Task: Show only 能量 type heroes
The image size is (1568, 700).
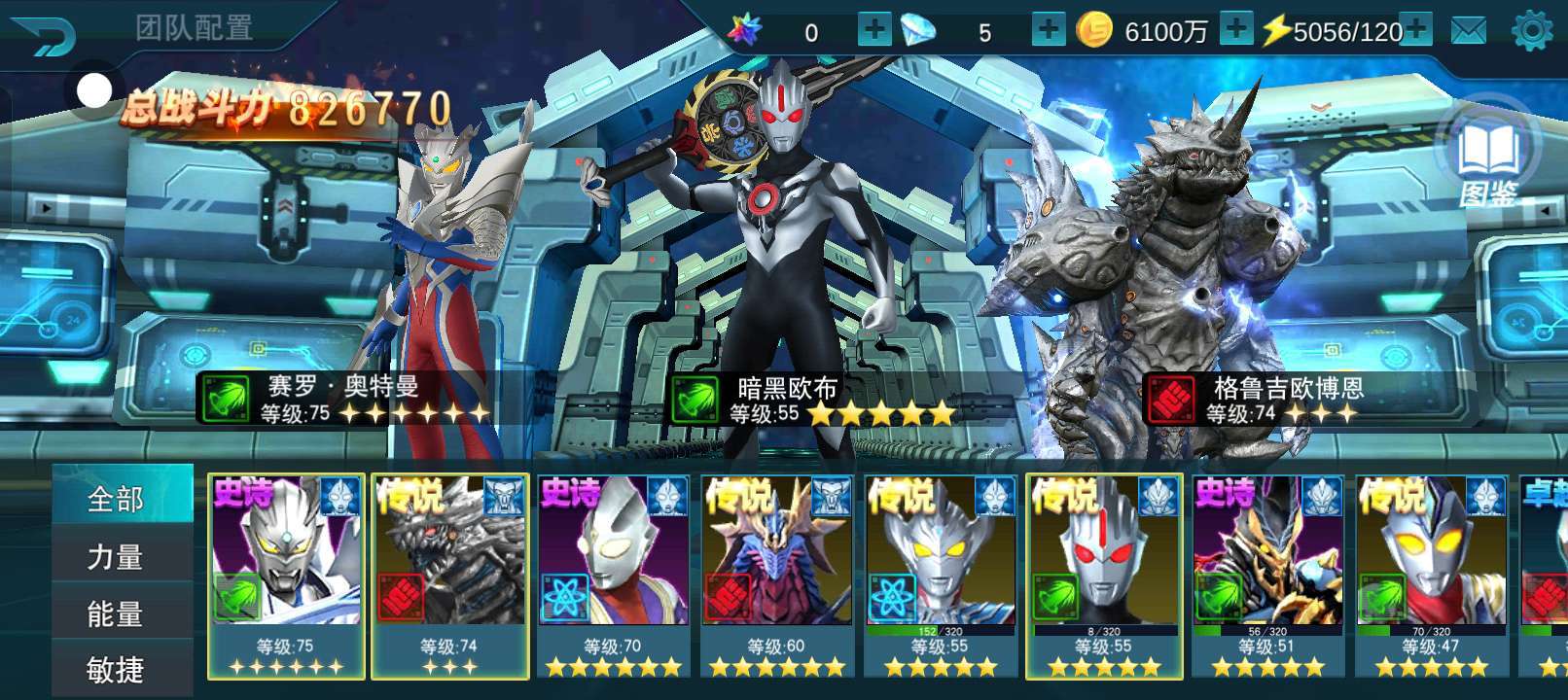Action: click(x=116, y=613)
